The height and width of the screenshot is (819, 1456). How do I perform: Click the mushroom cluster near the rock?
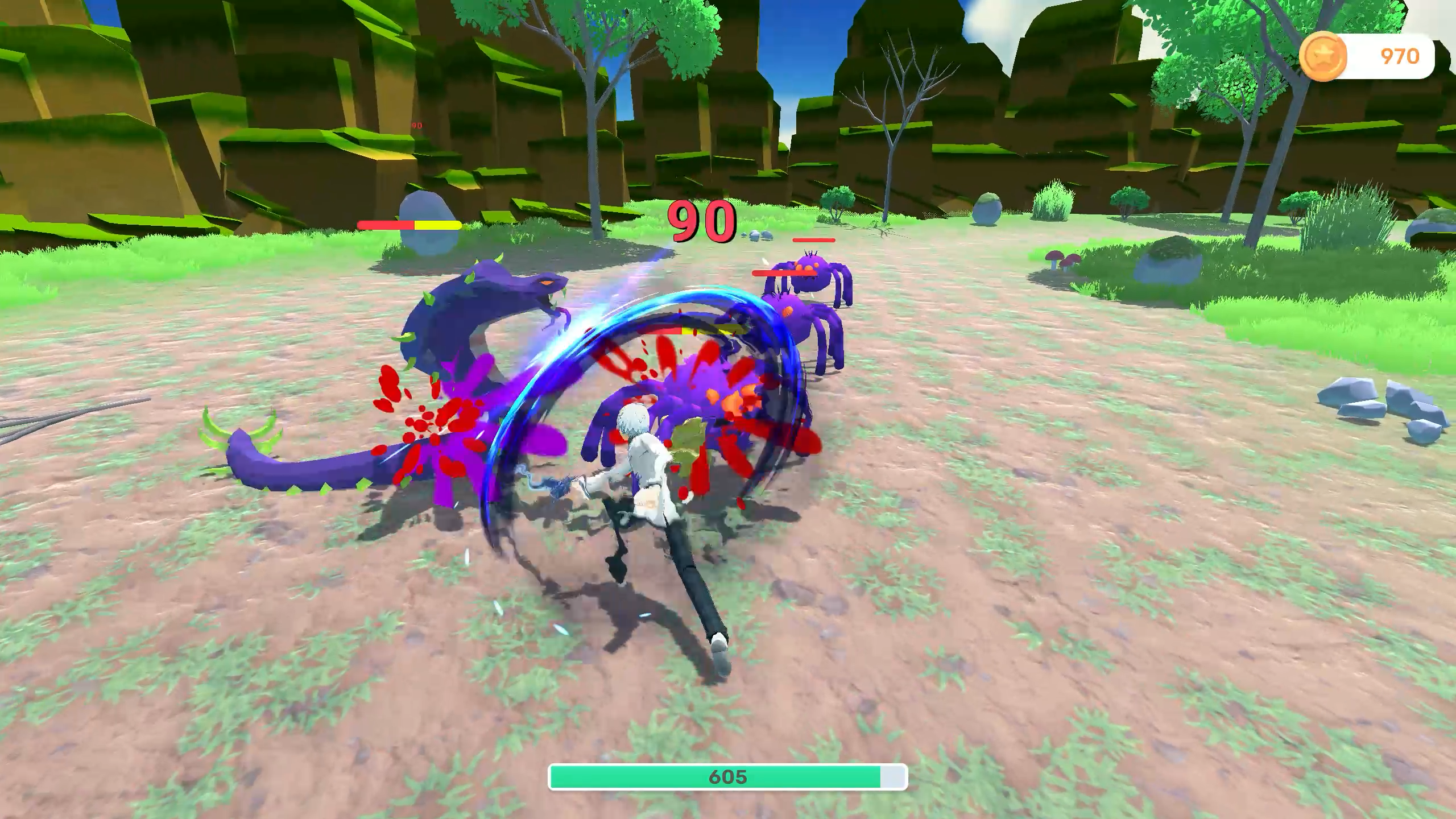click(1061, 262)
